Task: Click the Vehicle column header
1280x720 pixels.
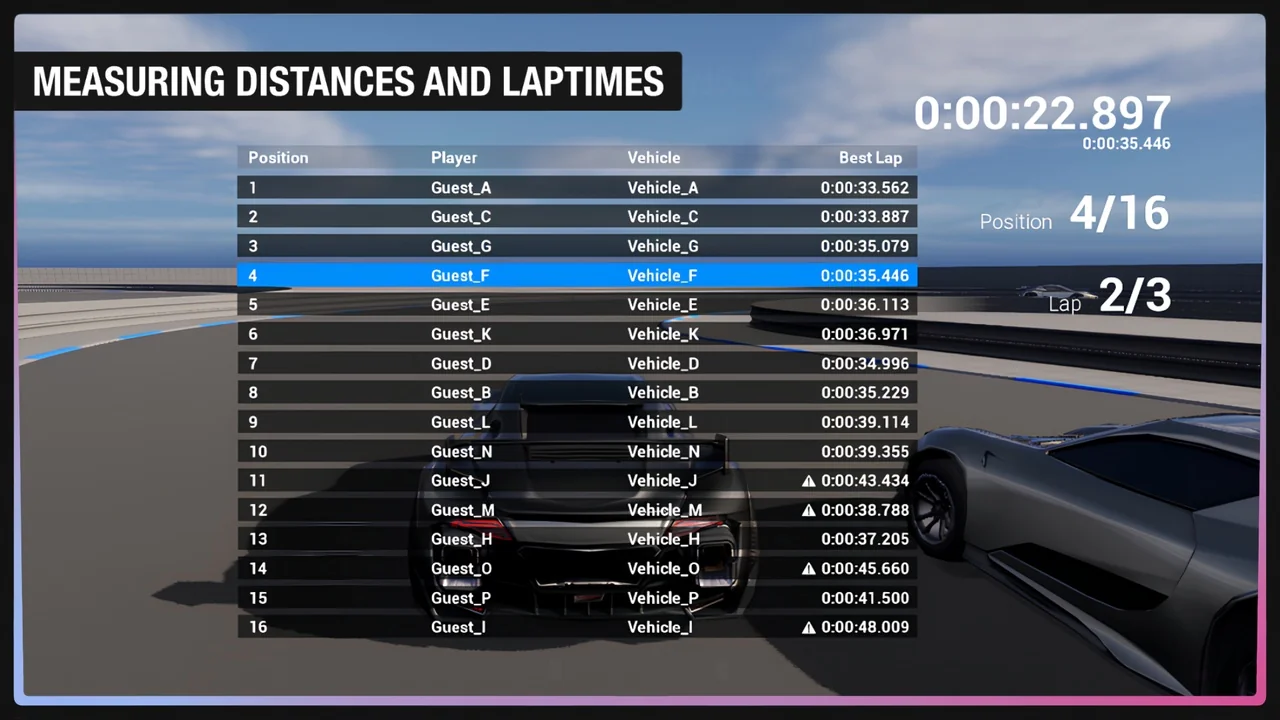Action: (x=654, y=158)
